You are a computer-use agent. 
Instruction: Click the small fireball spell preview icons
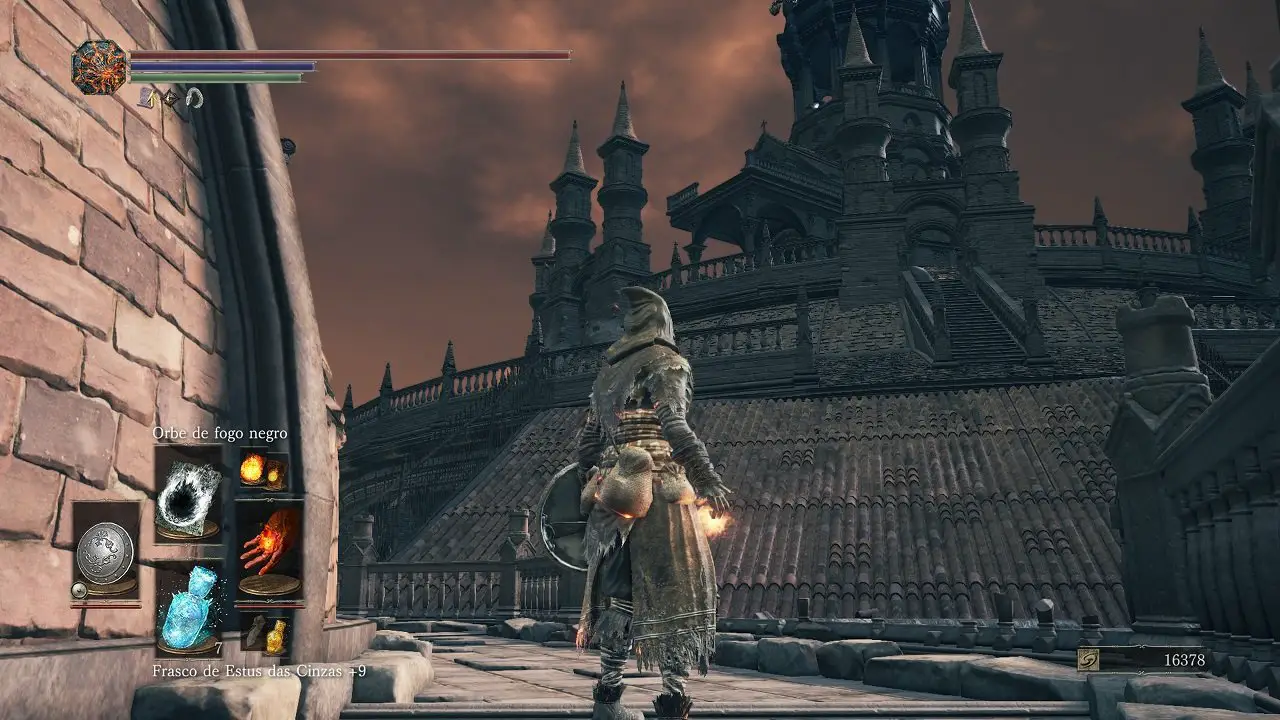point(263,471)
